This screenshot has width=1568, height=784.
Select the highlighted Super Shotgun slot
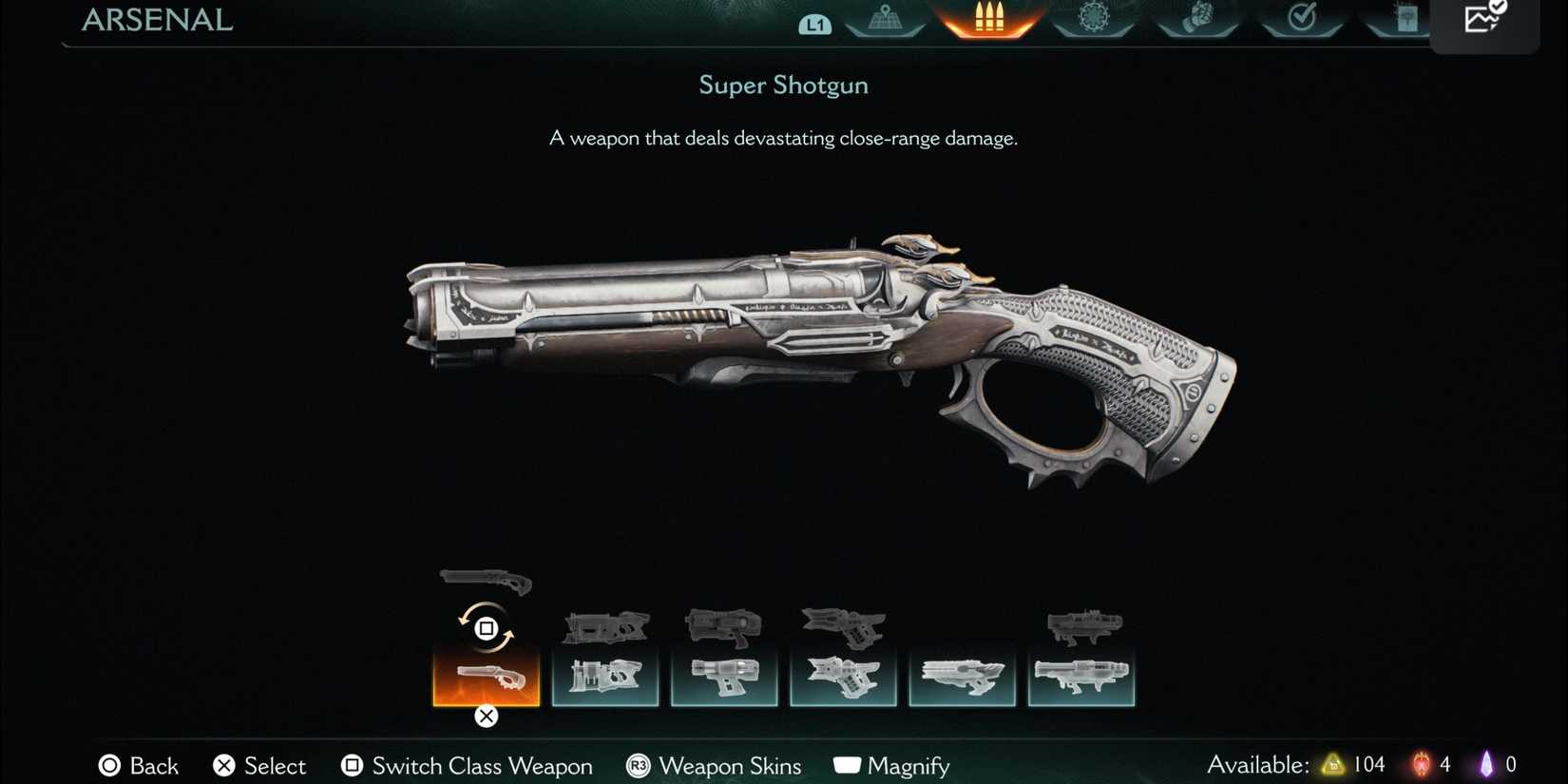pos(486,677)
